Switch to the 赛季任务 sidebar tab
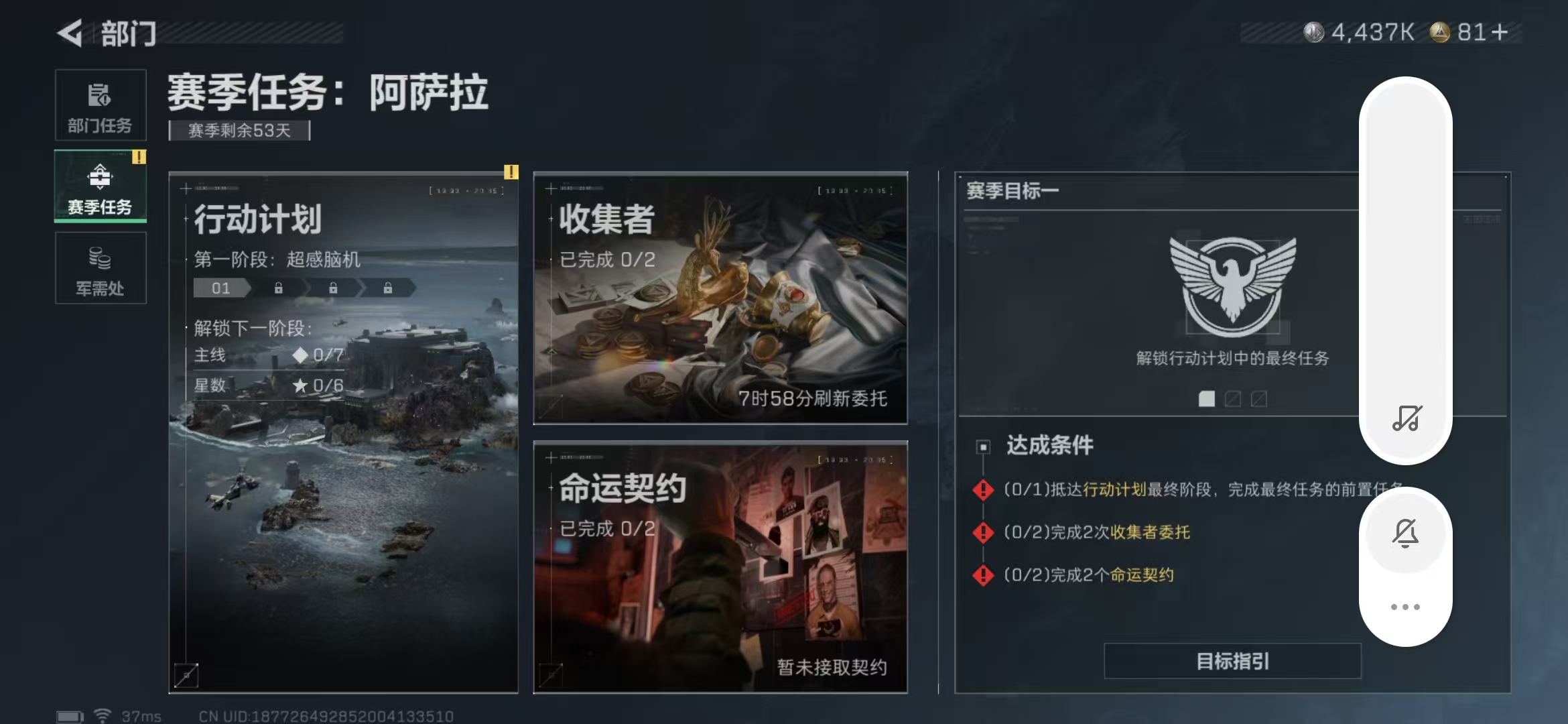Viewport: 1568px width, 724px height. [x=101, y=186]
